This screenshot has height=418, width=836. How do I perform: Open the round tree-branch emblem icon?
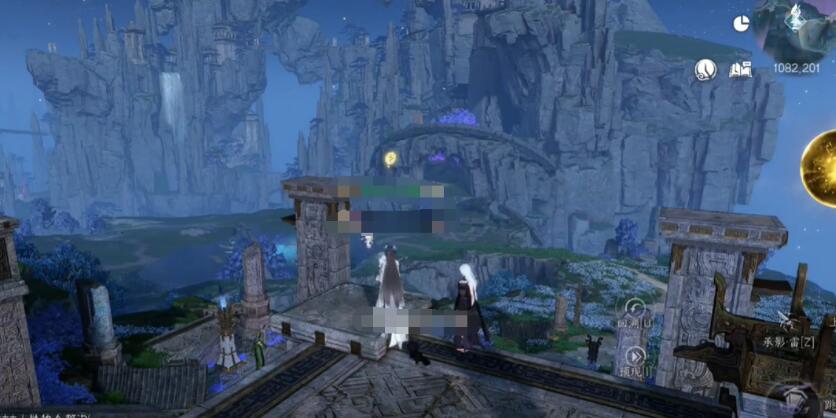pos(706,69)
